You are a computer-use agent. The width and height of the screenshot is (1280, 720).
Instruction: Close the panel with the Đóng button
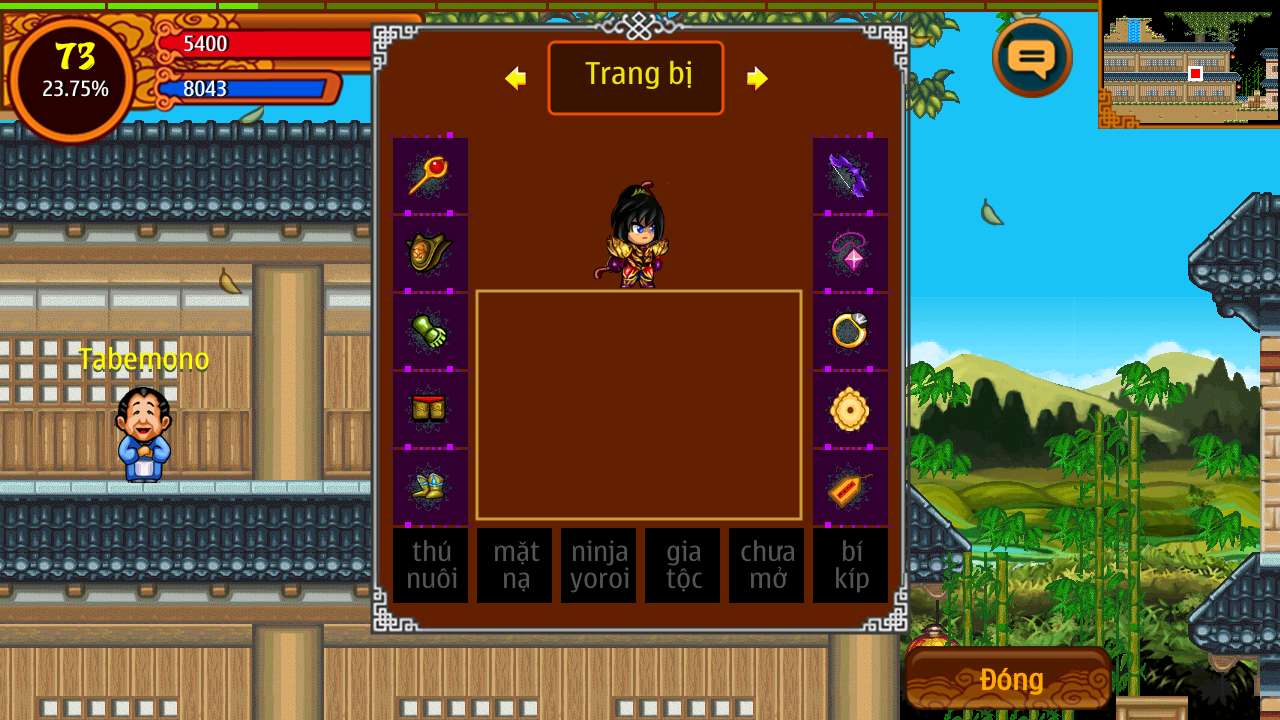coord(1010,680)
